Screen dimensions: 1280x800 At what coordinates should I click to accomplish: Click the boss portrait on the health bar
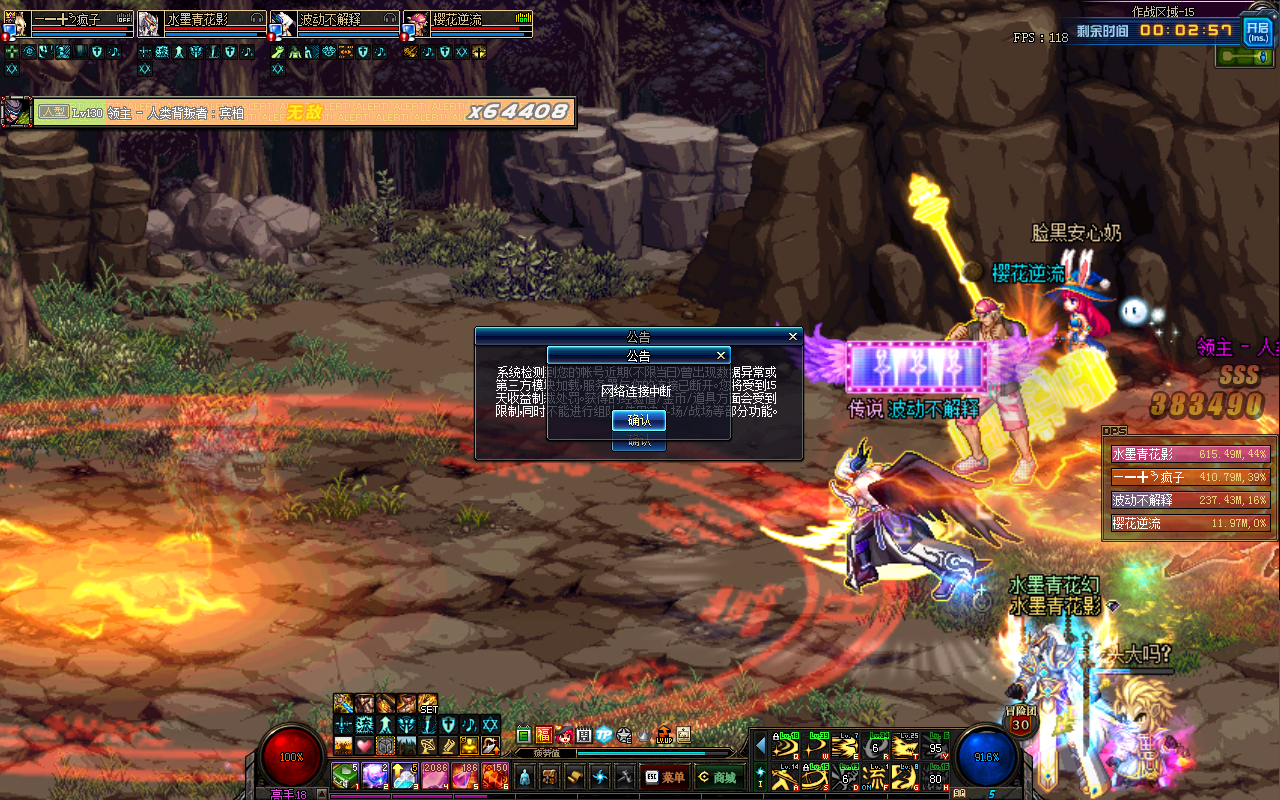point(15,111)
